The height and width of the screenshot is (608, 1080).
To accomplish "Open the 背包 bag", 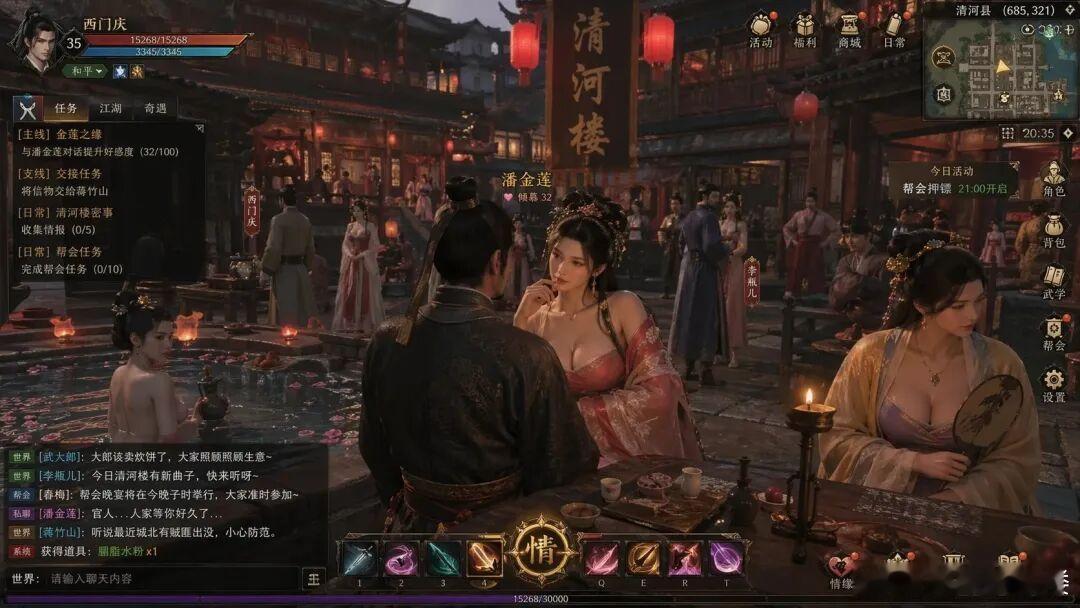I will (x=1053, y=230).
